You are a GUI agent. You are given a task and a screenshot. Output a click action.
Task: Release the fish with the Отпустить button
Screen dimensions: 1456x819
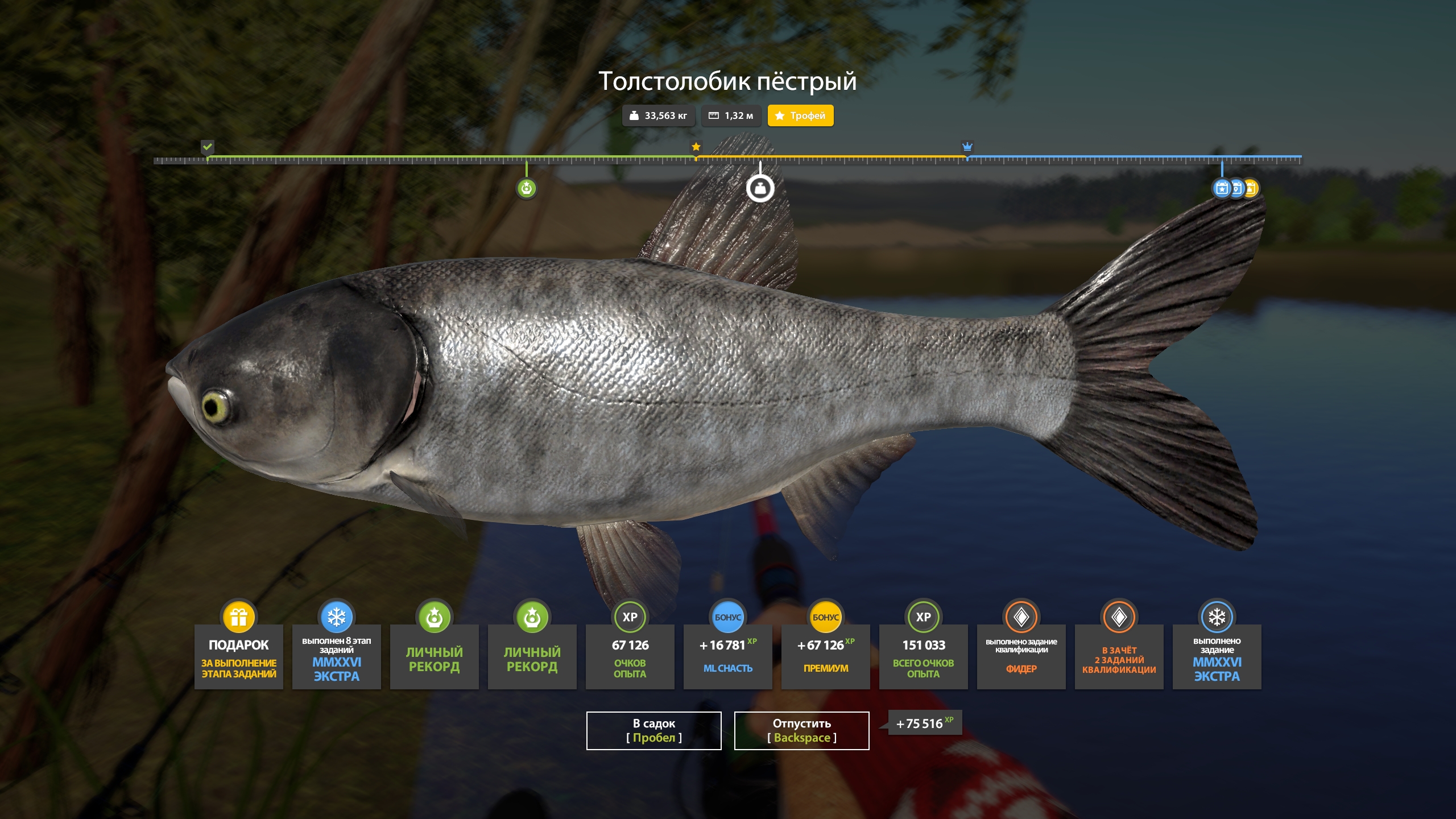pyautogui.click(x=801, y=730)
